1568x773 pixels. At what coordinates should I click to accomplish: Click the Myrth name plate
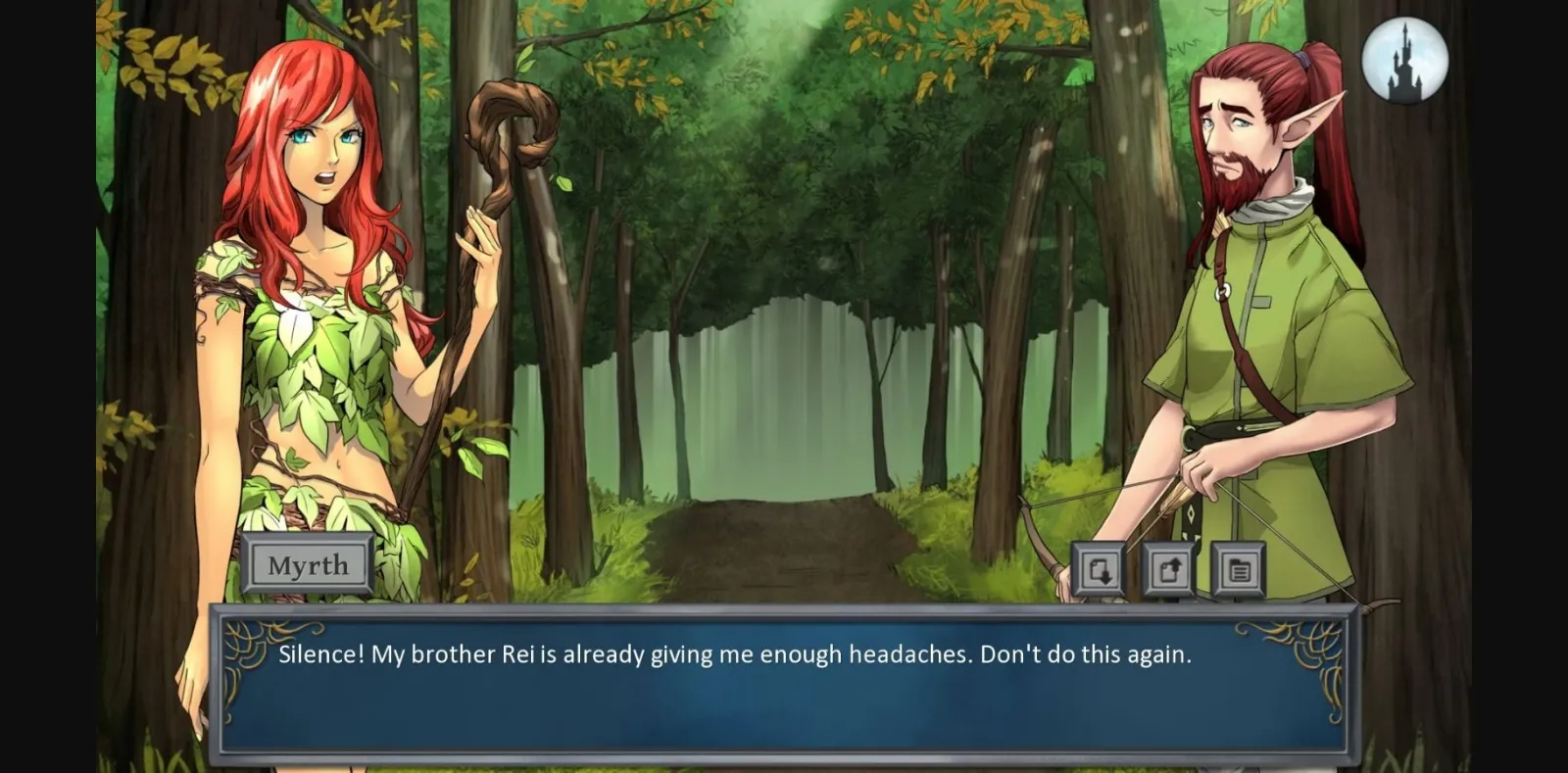click(308, 563)
